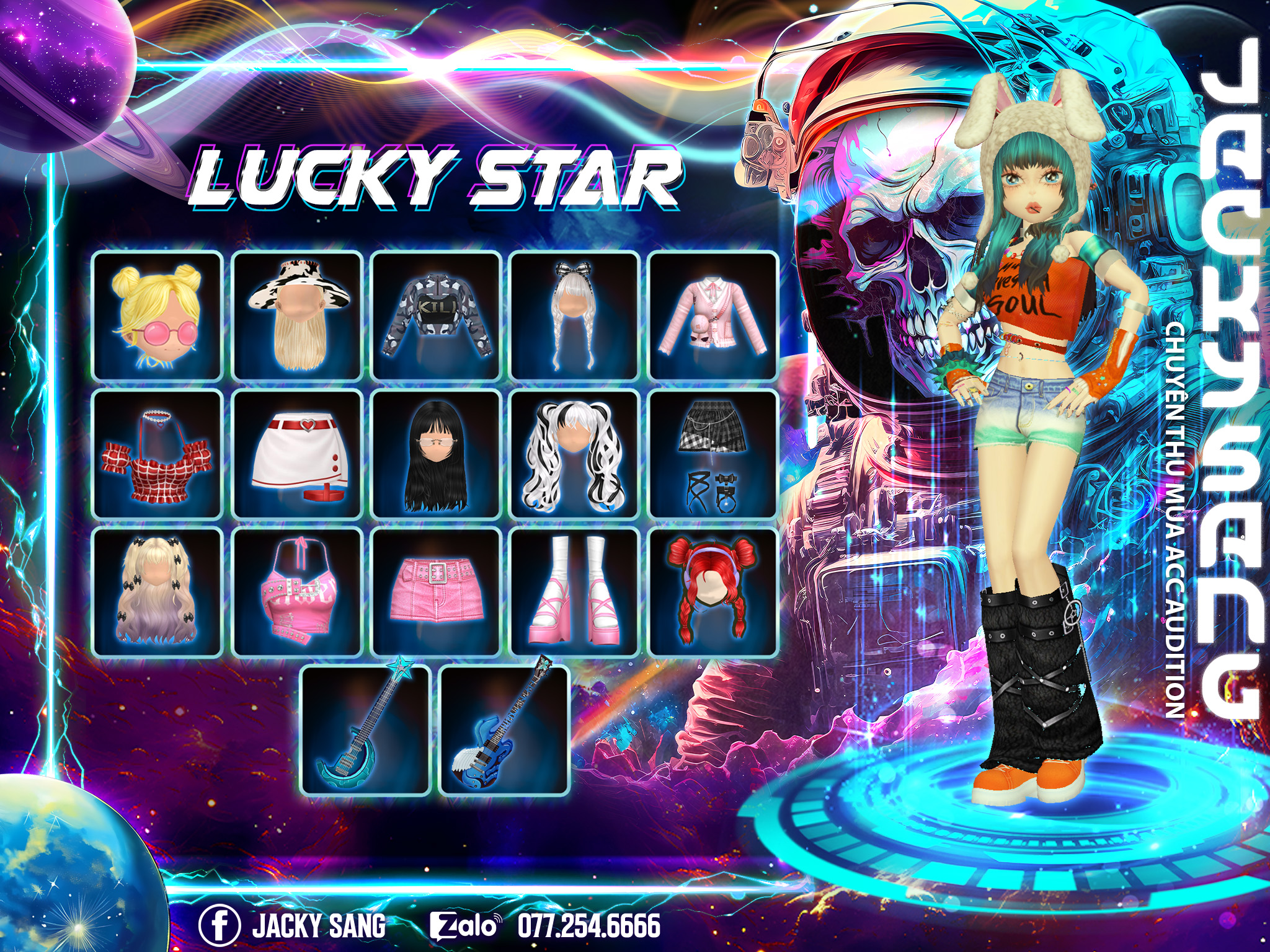Choose the pink platform shoes with socks
The height and width of the screenshot is (952, 1270).
[575, 593]
